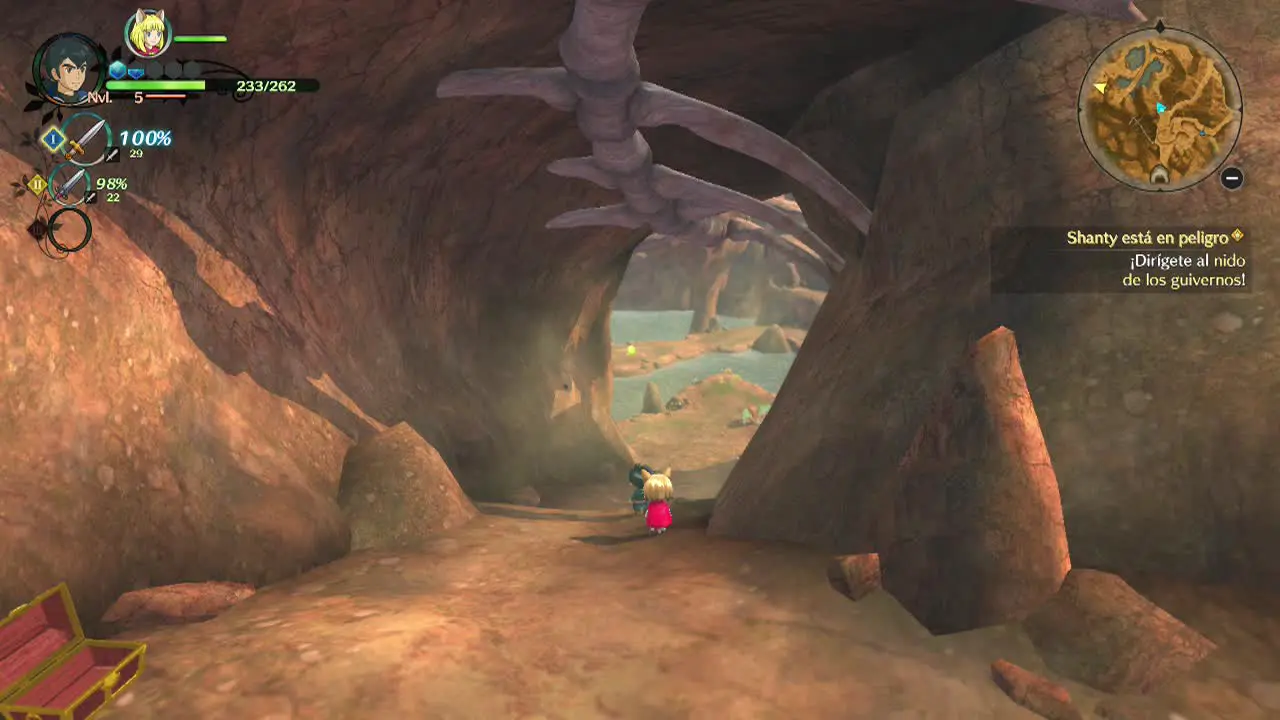Screen dimensions: 1280x720
Task: Select the blonde party member portrait
Action: point(148,33)
